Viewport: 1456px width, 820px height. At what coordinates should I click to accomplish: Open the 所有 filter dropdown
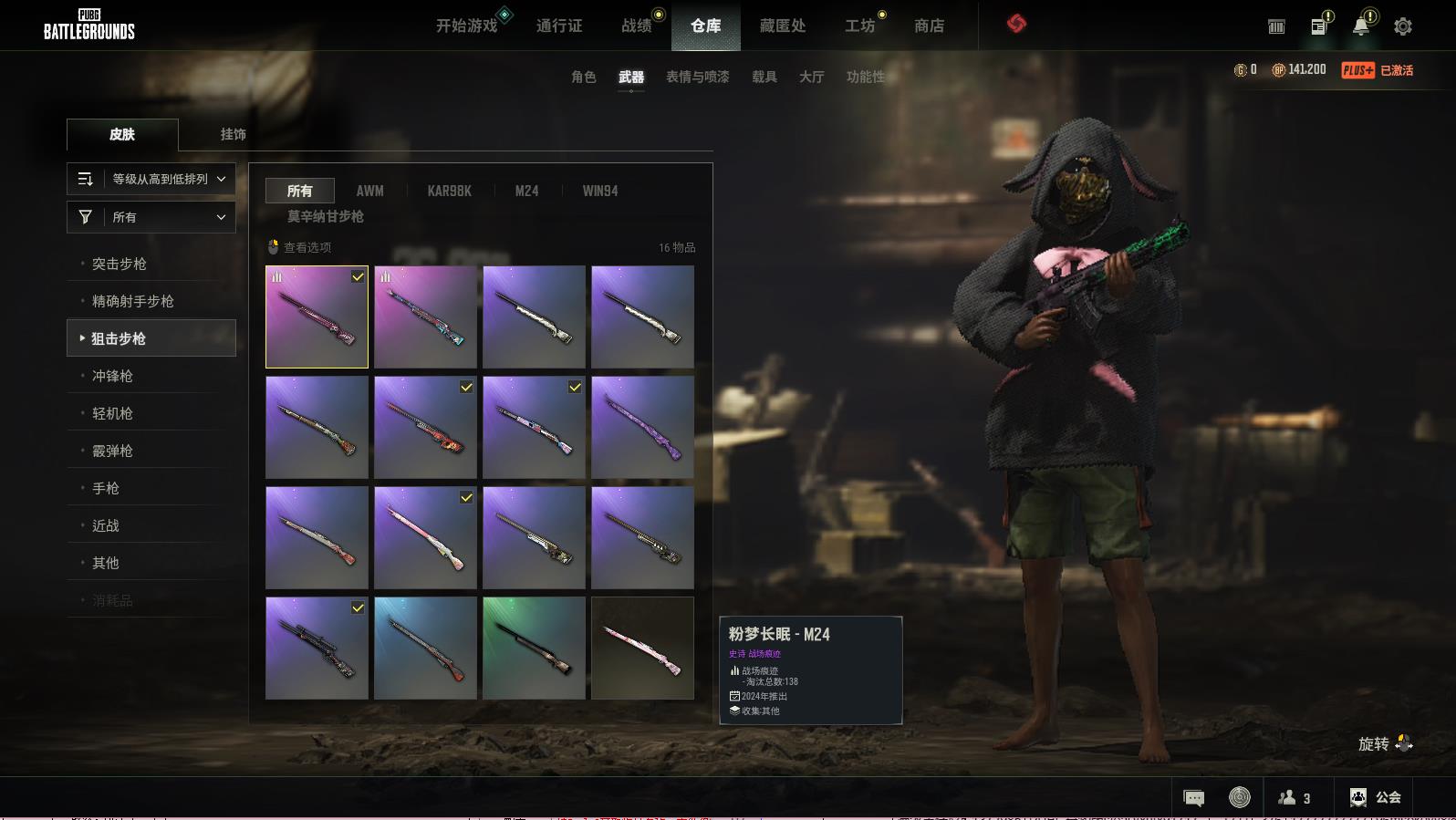(151, 217)
